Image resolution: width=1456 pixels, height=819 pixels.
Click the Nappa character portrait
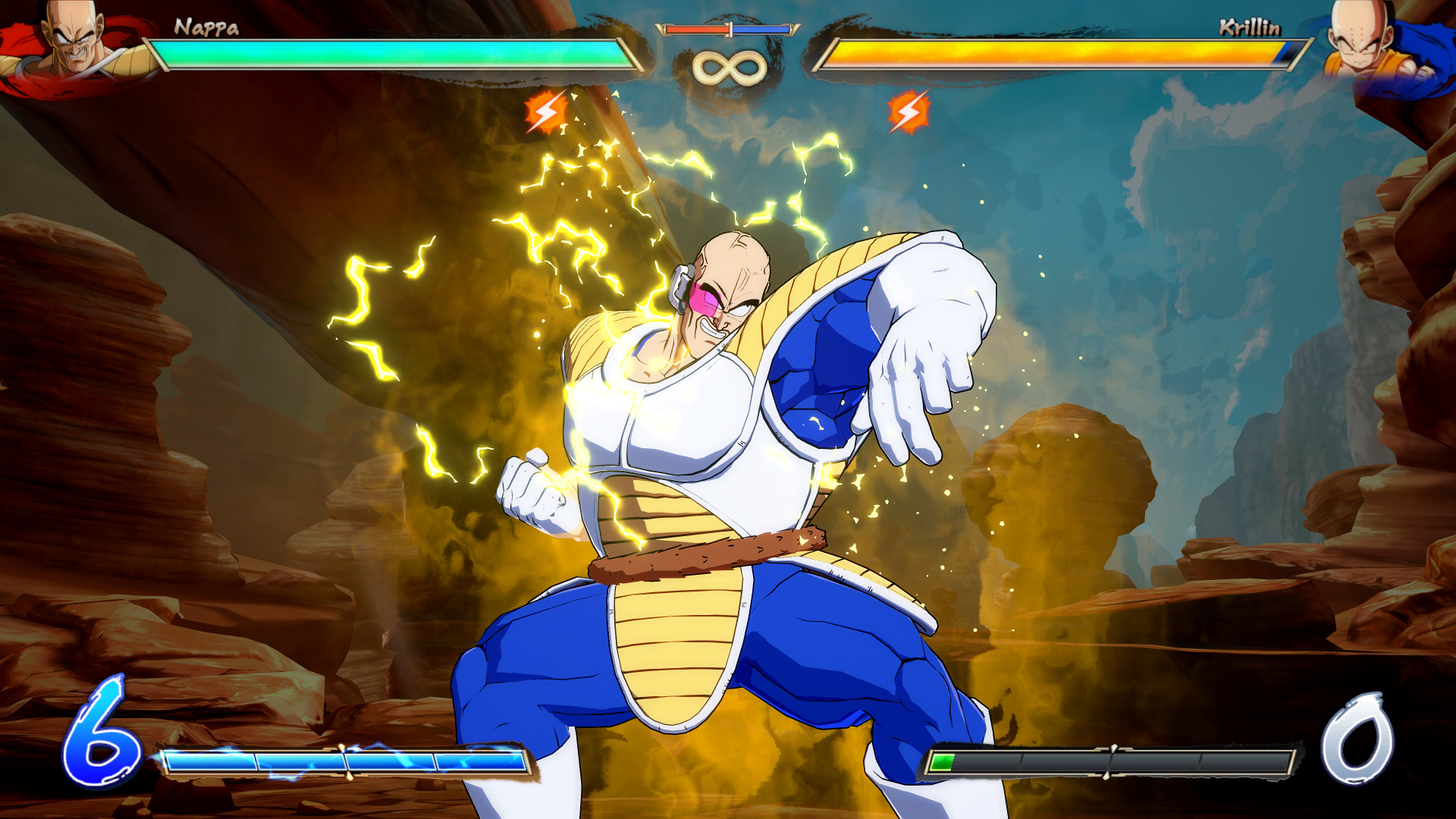68,42
